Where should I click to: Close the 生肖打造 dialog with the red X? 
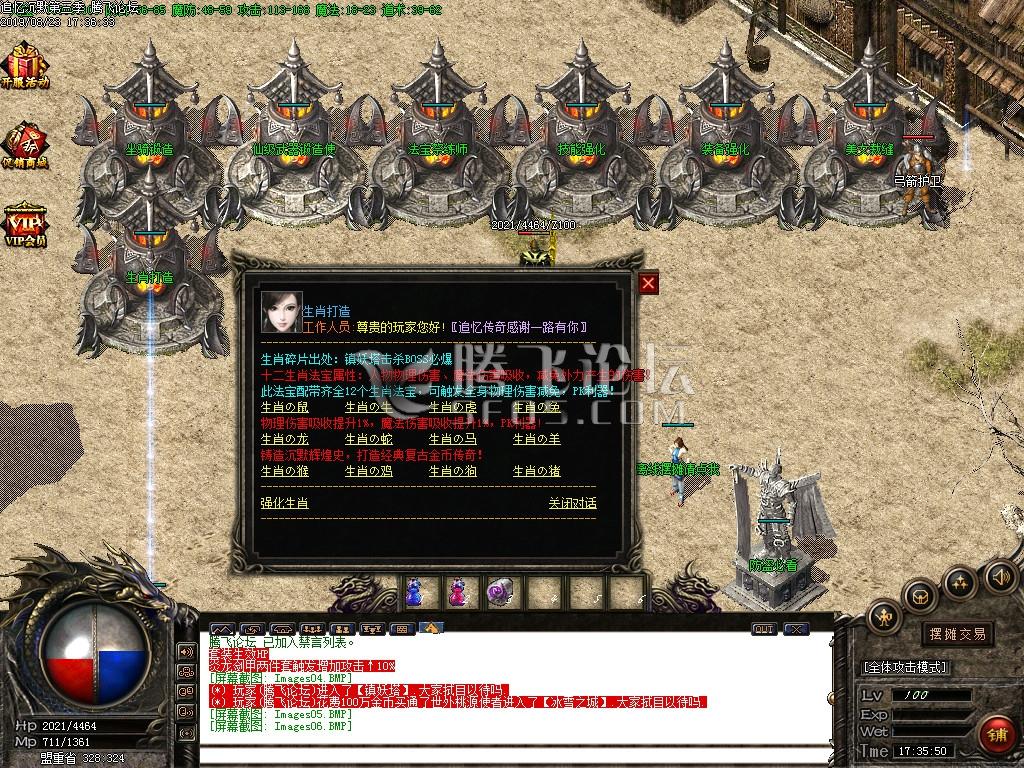(649, 284)
